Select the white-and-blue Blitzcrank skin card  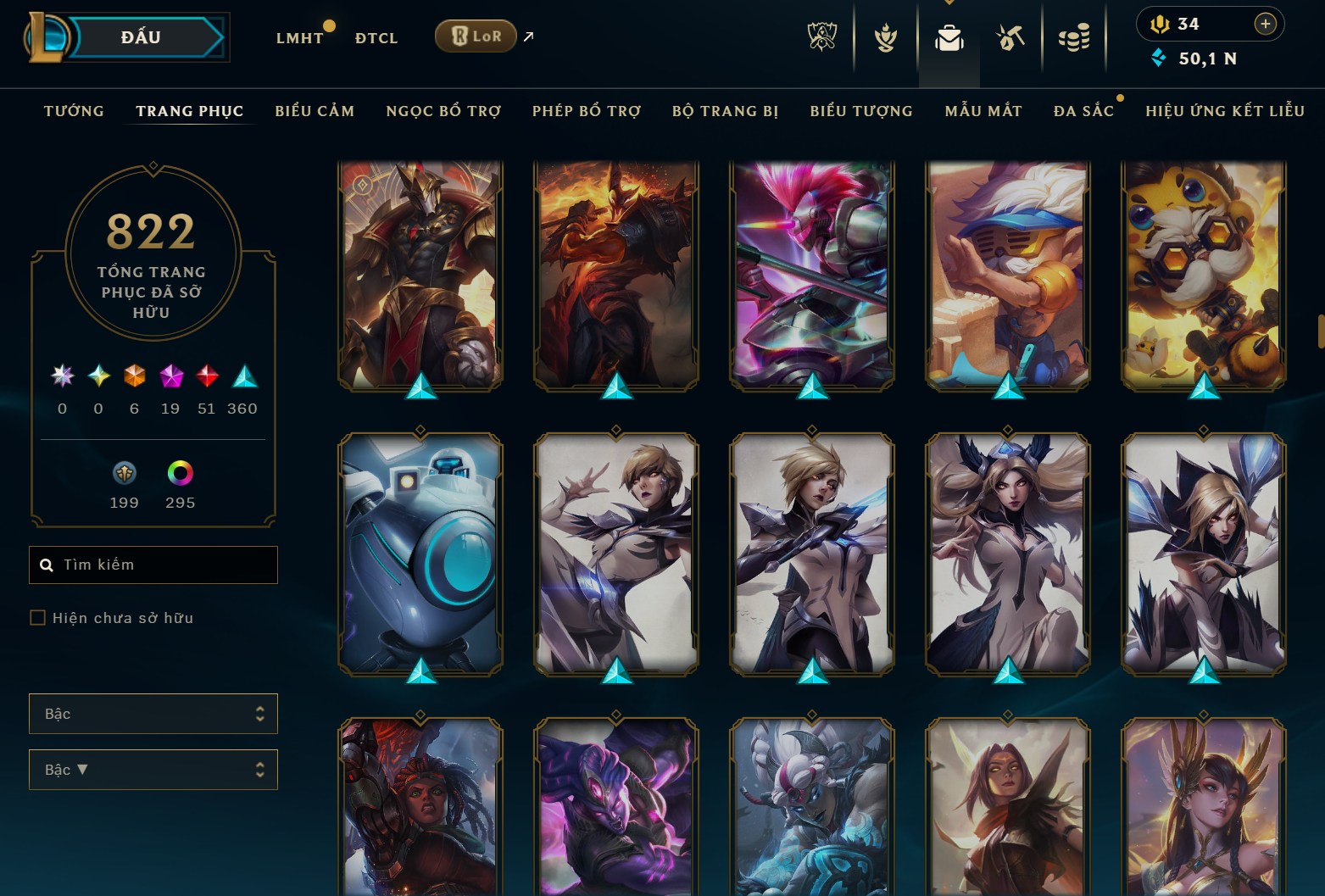pos(420,553)
